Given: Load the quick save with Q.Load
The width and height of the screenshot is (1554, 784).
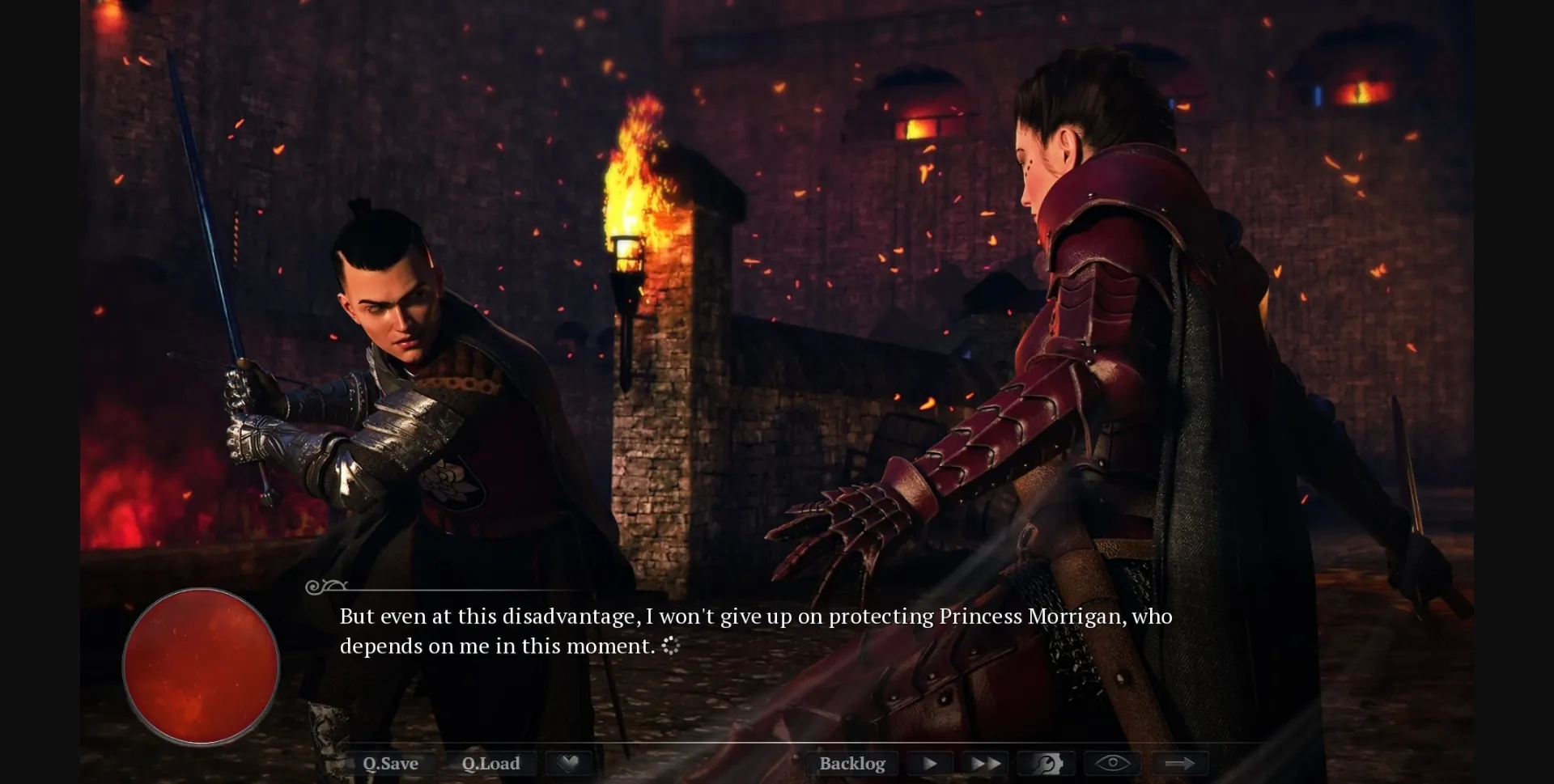Looking at the screenshot, I should 490,763.
